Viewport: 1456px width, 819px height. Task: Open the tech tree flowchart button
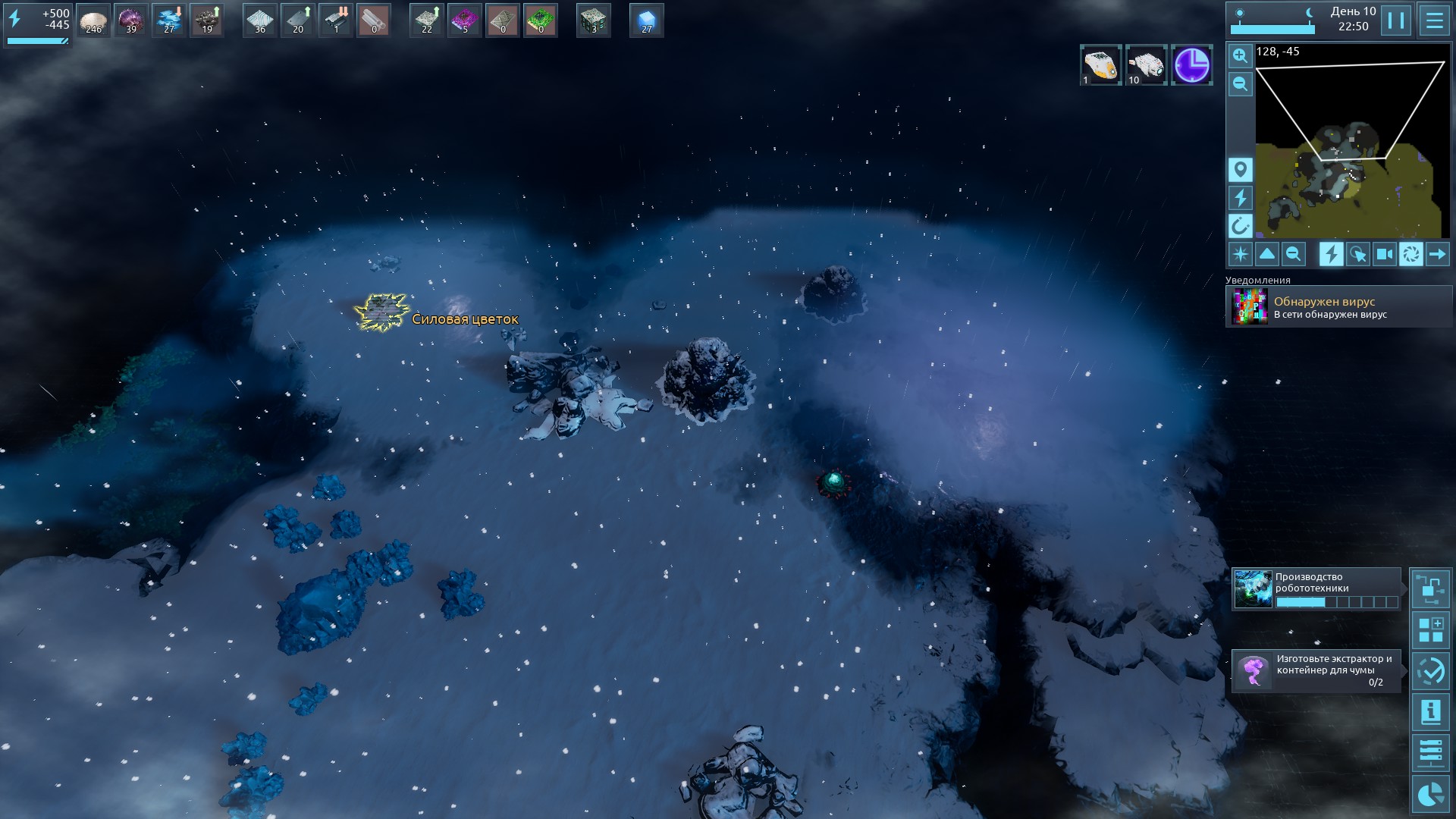click(x=1430, y=589)
